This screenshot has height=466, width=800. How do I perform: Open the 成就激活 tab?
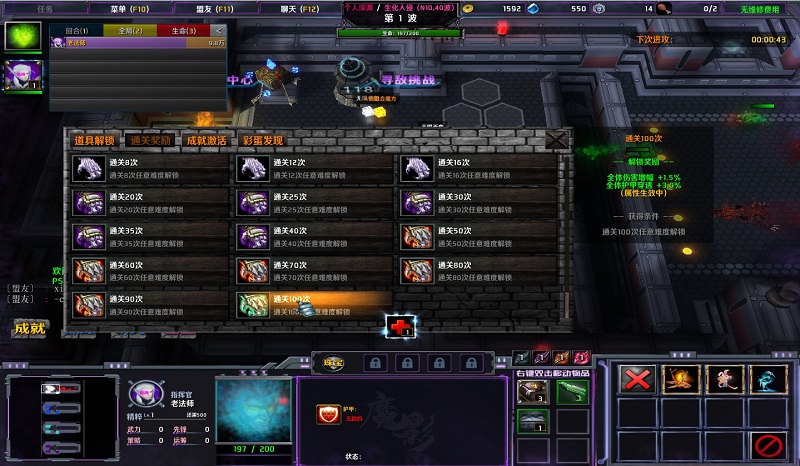(206, 141)
